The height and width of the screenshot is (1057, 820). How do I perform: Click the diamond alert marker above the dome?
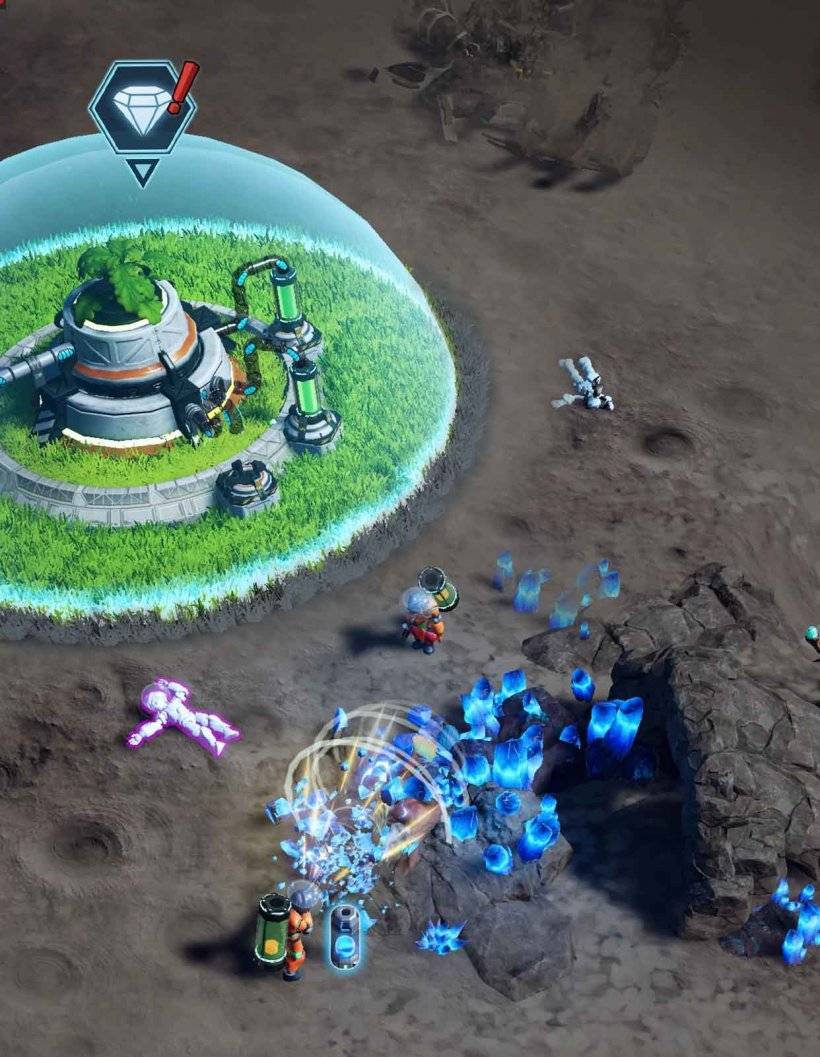click(142, 107)
